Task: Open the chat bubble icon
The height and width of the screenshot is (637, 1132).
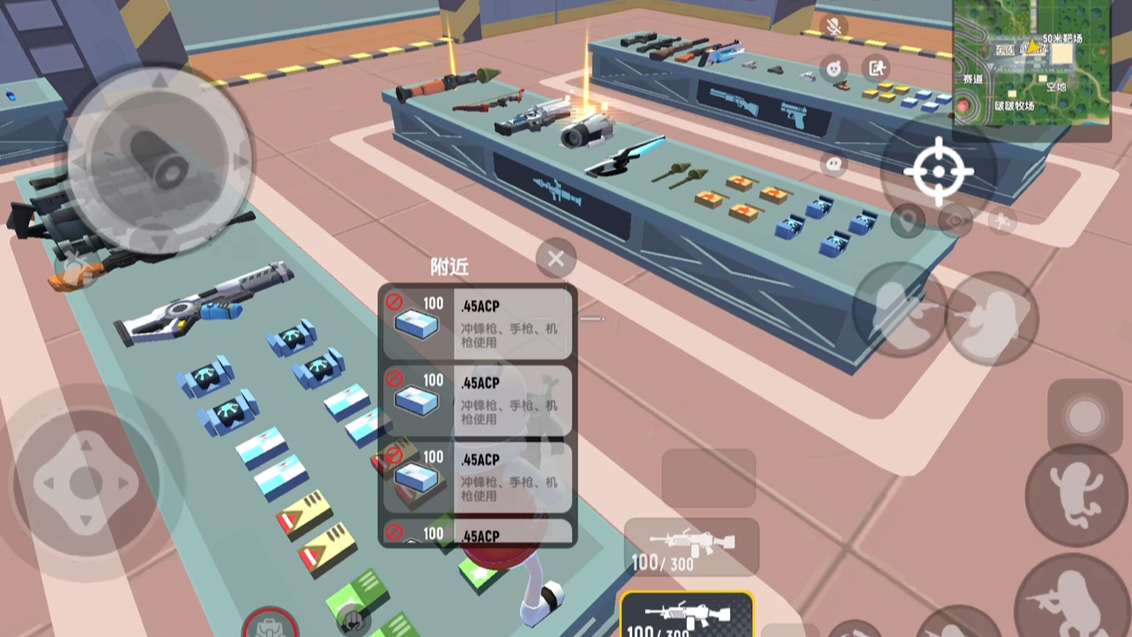Action: 834,163
